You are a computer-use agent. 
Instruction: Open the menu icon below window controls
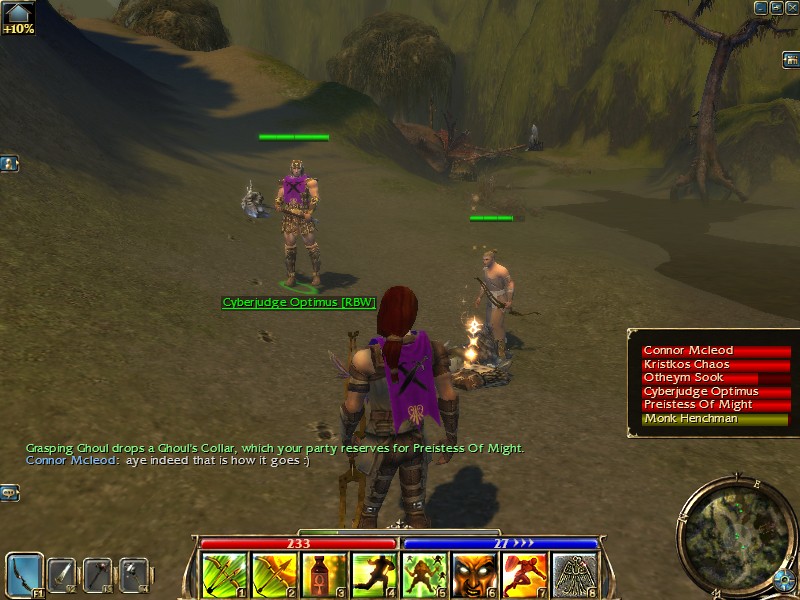790,60
